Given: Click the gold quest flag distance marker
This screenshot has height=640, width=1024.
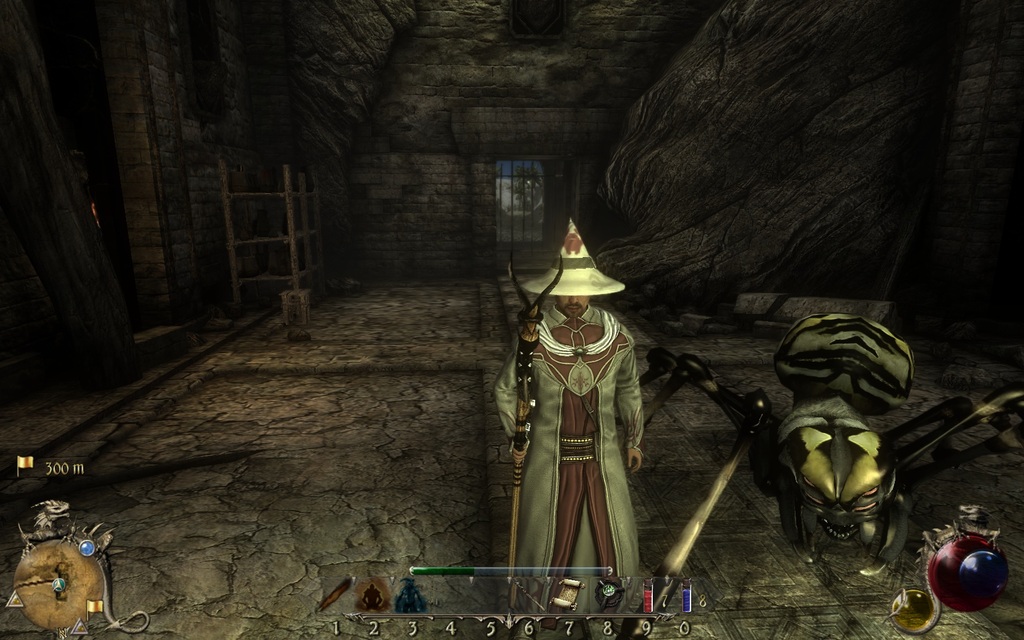Looking at the screenshot, I should click(25, 465).
